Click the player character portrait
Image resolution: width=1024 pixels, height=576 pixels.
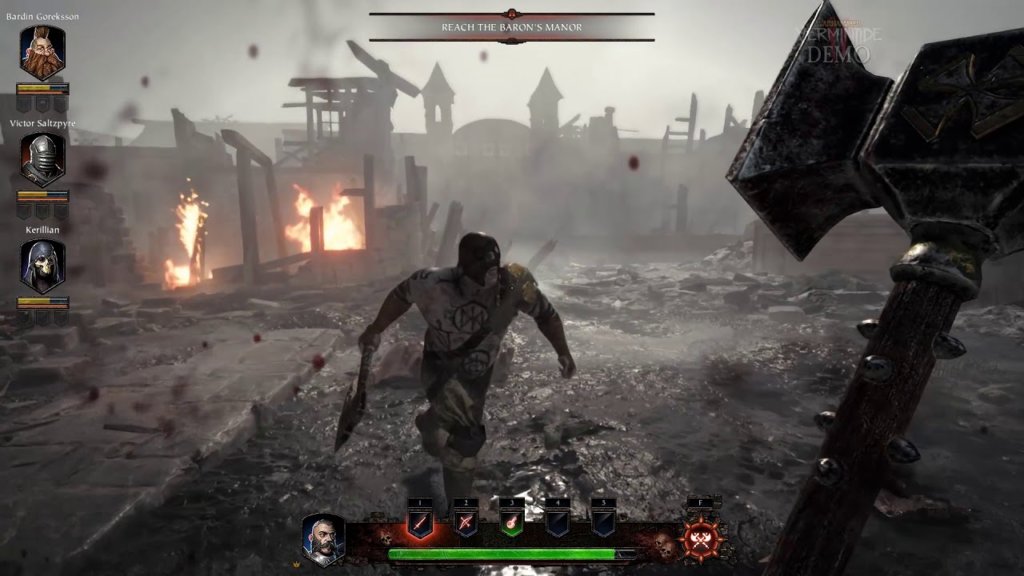coord(324,540)
